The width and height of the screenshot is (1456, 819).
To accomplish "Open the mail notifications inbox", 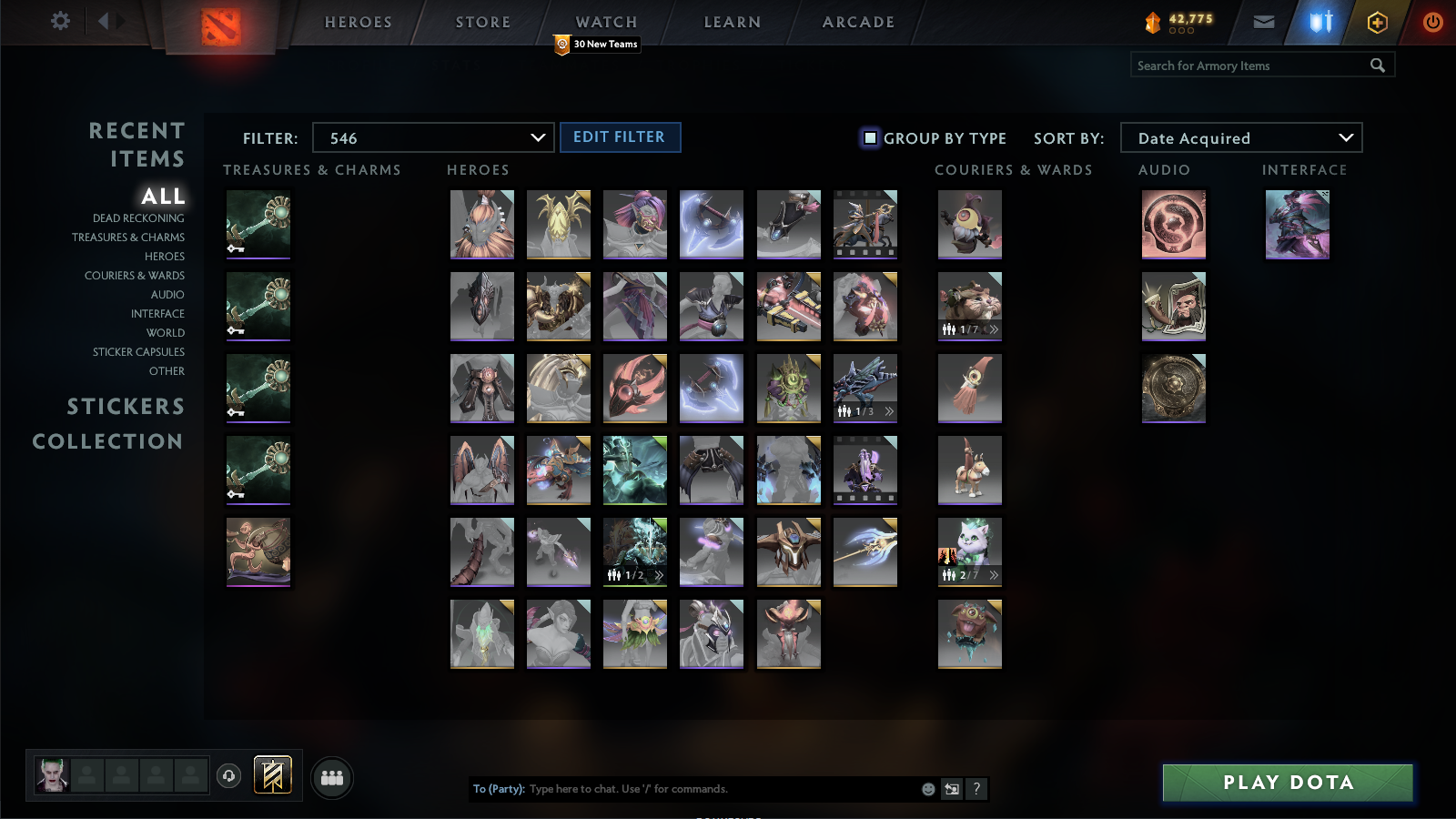I will [1264, 21].
